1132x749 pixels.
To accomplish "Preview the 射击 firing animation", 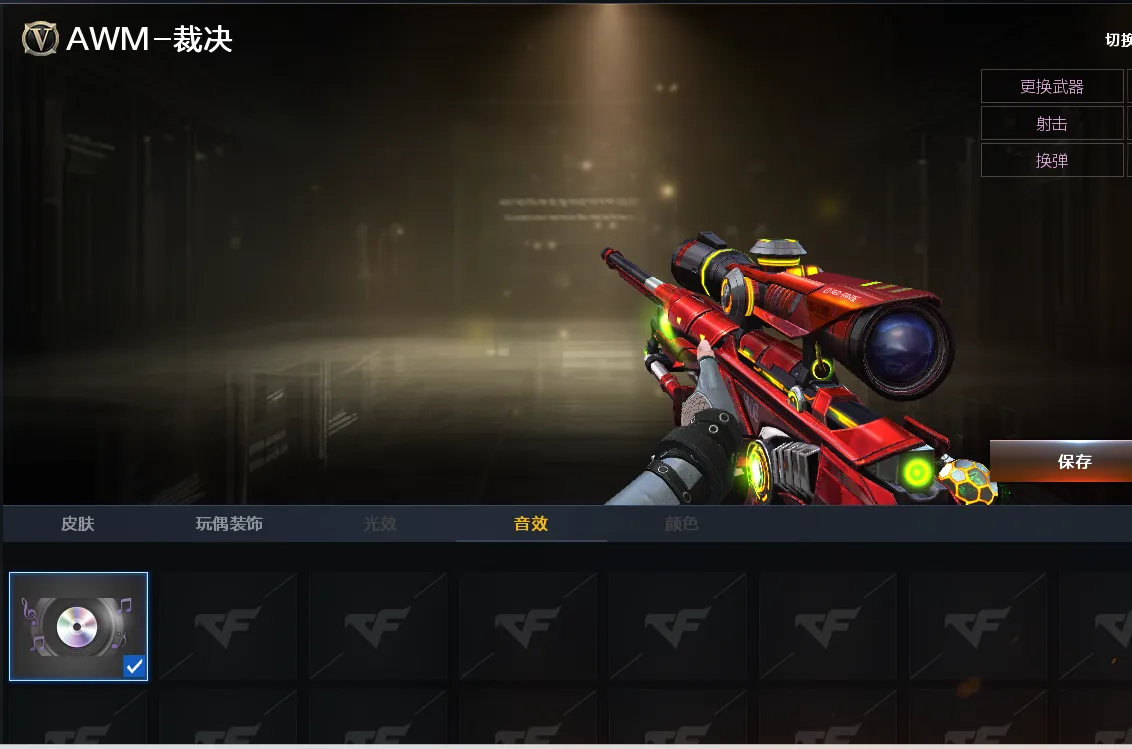I will coord(1052,124).
